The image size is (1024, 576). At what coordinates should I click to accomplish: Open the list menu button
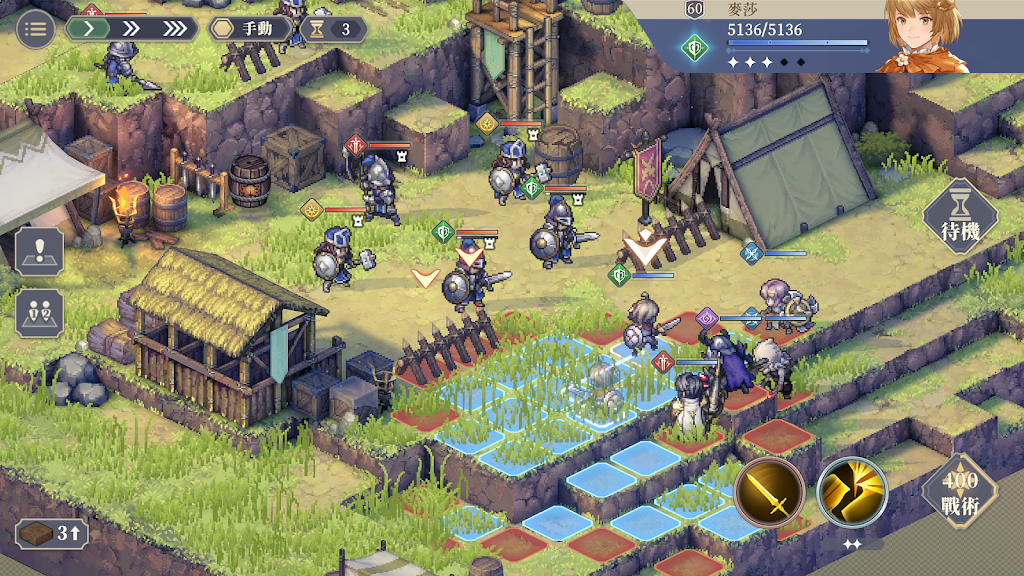point(36,28)
